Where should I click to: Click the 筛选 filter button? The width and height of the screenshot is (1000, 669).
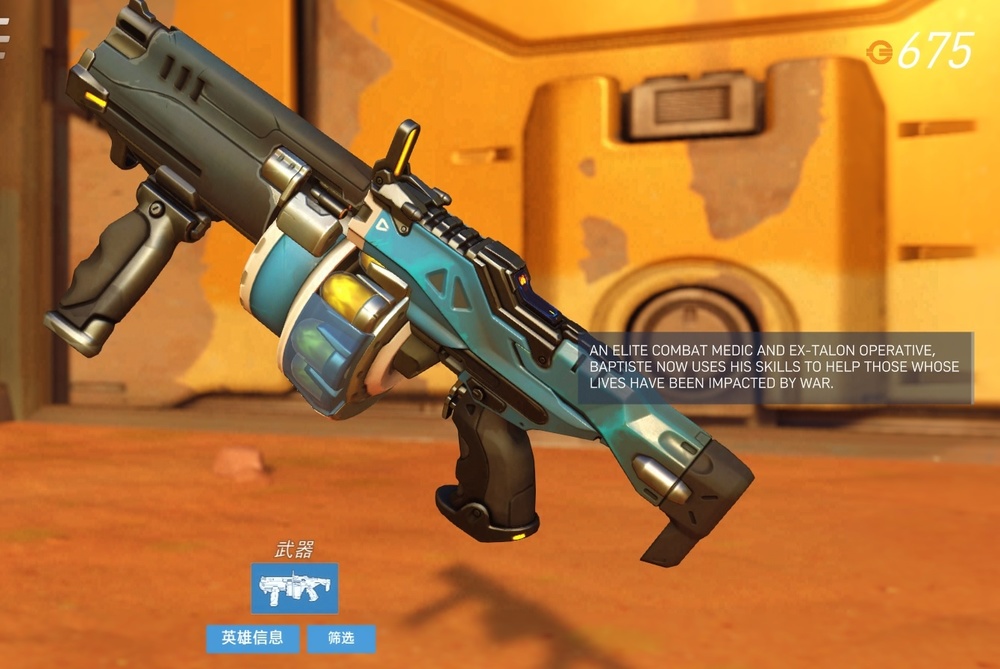point(341,638)
